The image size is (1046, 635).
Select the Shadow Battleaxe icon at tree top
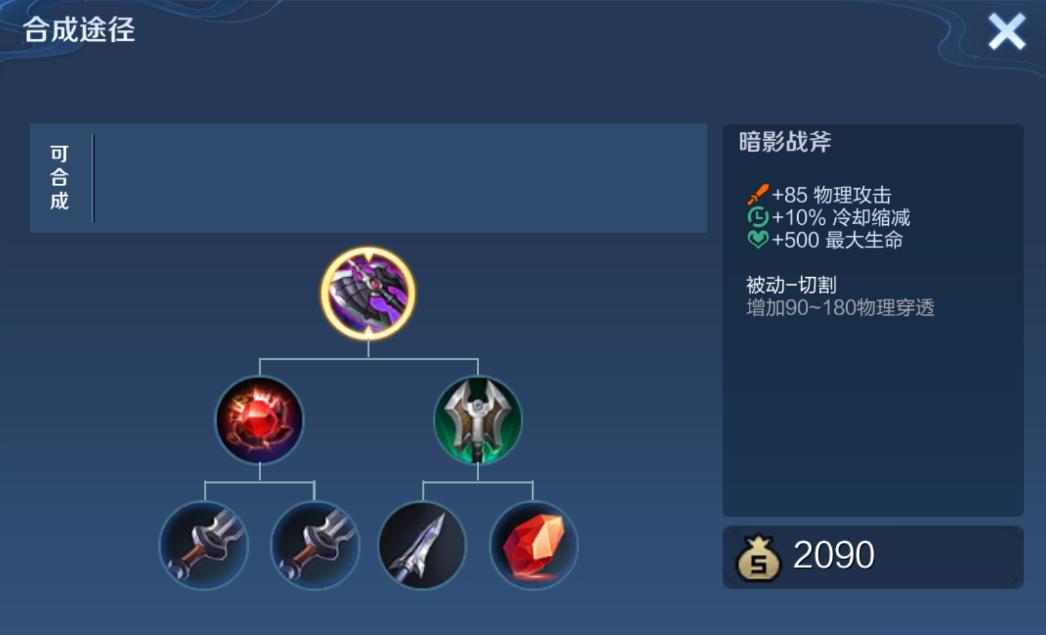click(368, 294)
